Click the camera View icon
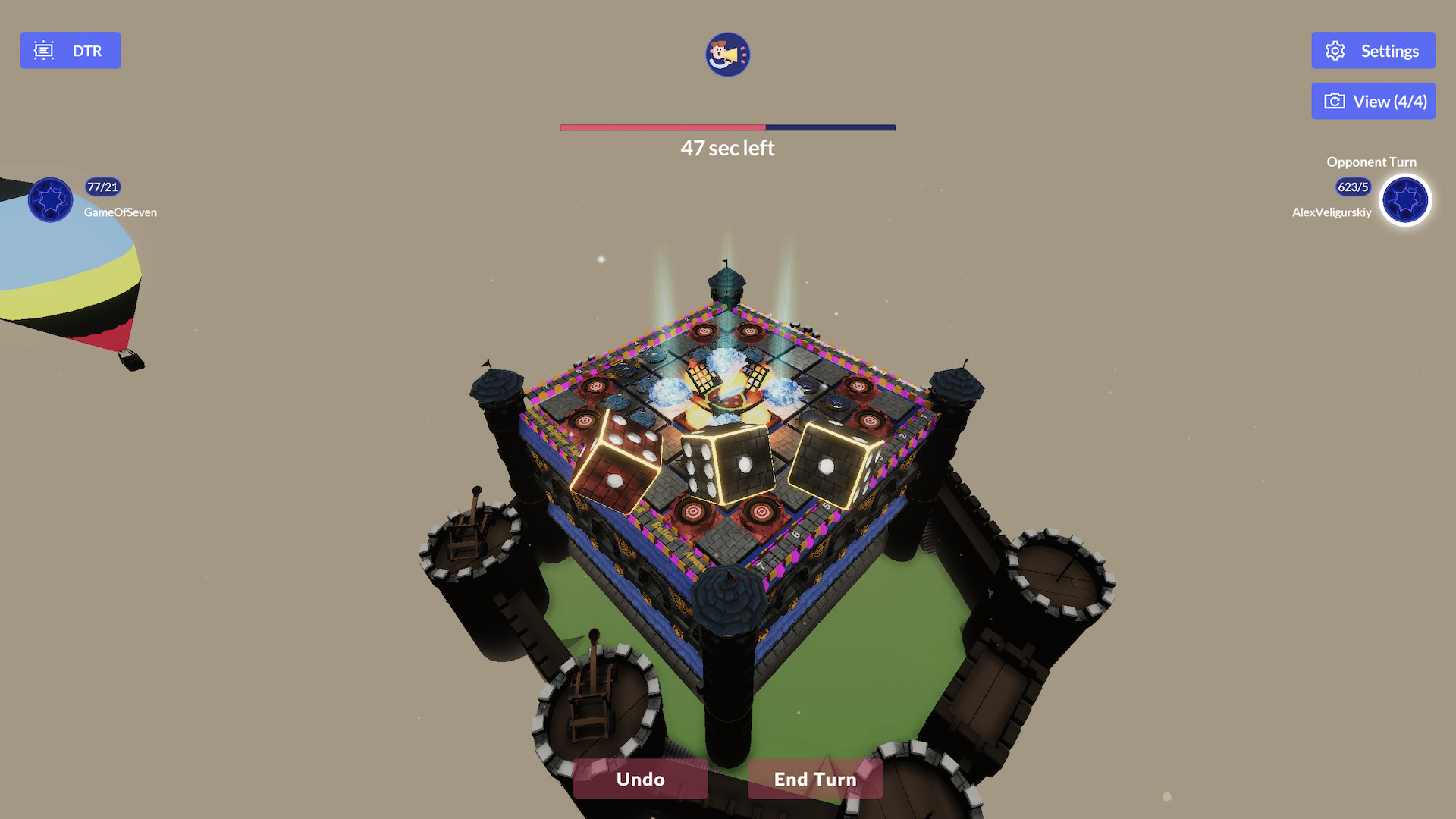The width and height of the screenshot is (1456, 819). (x=1336, y=101)
